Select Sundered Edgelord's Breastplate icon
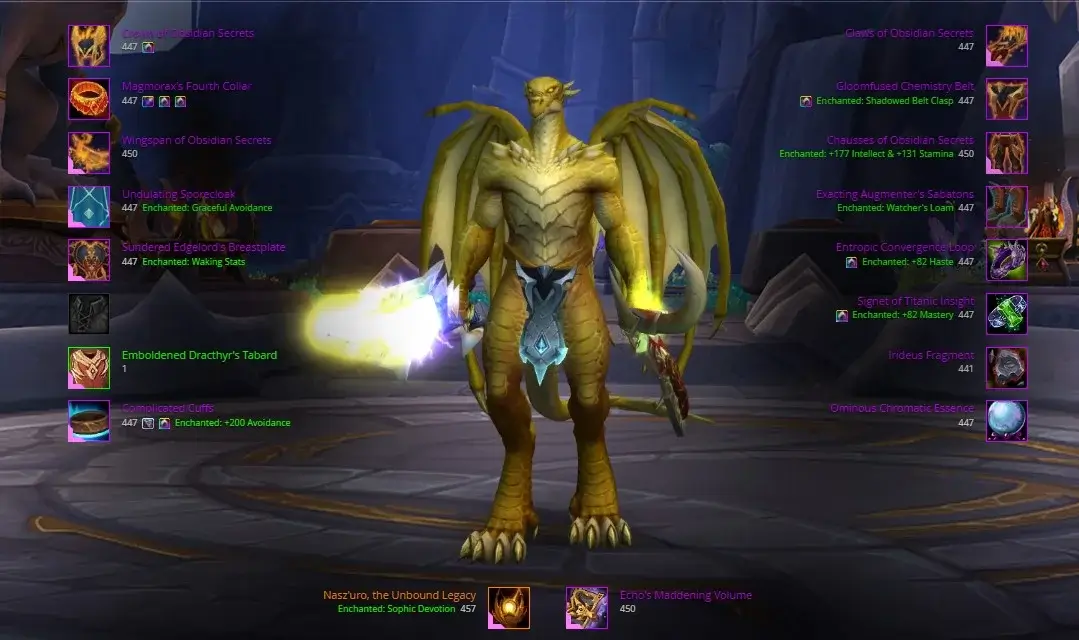Screen dimensions: 1079x640 (89, 260)
